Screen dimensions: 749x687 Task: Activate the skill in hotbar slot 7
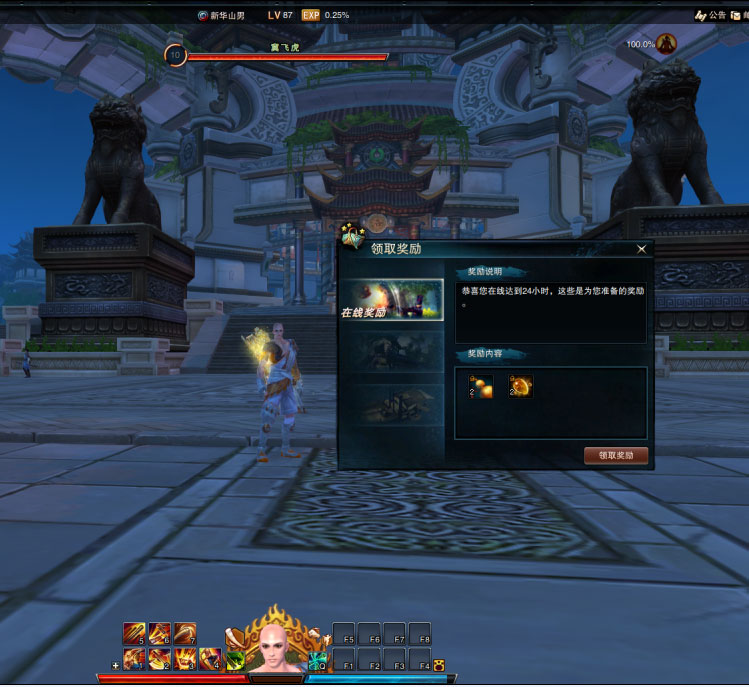[184, 634]
